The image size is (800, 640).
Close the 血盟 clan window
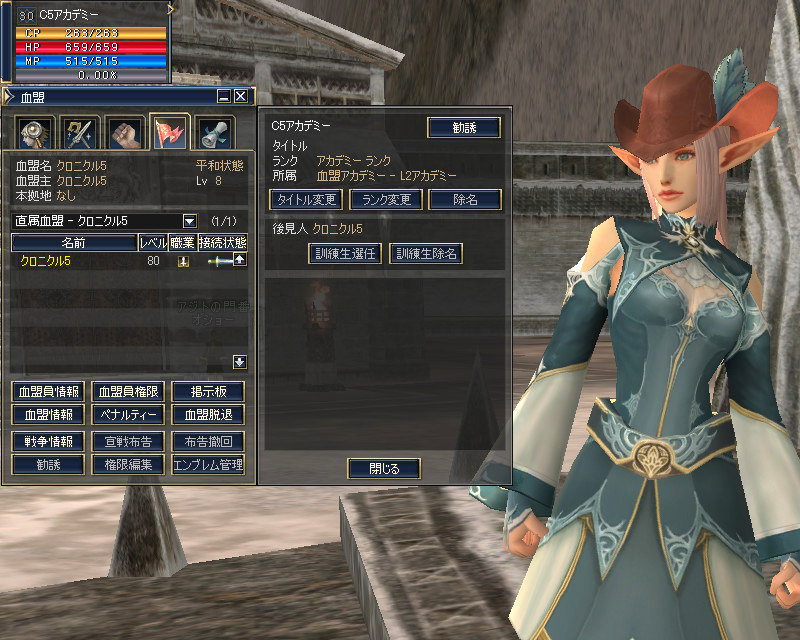pos(241,96)
